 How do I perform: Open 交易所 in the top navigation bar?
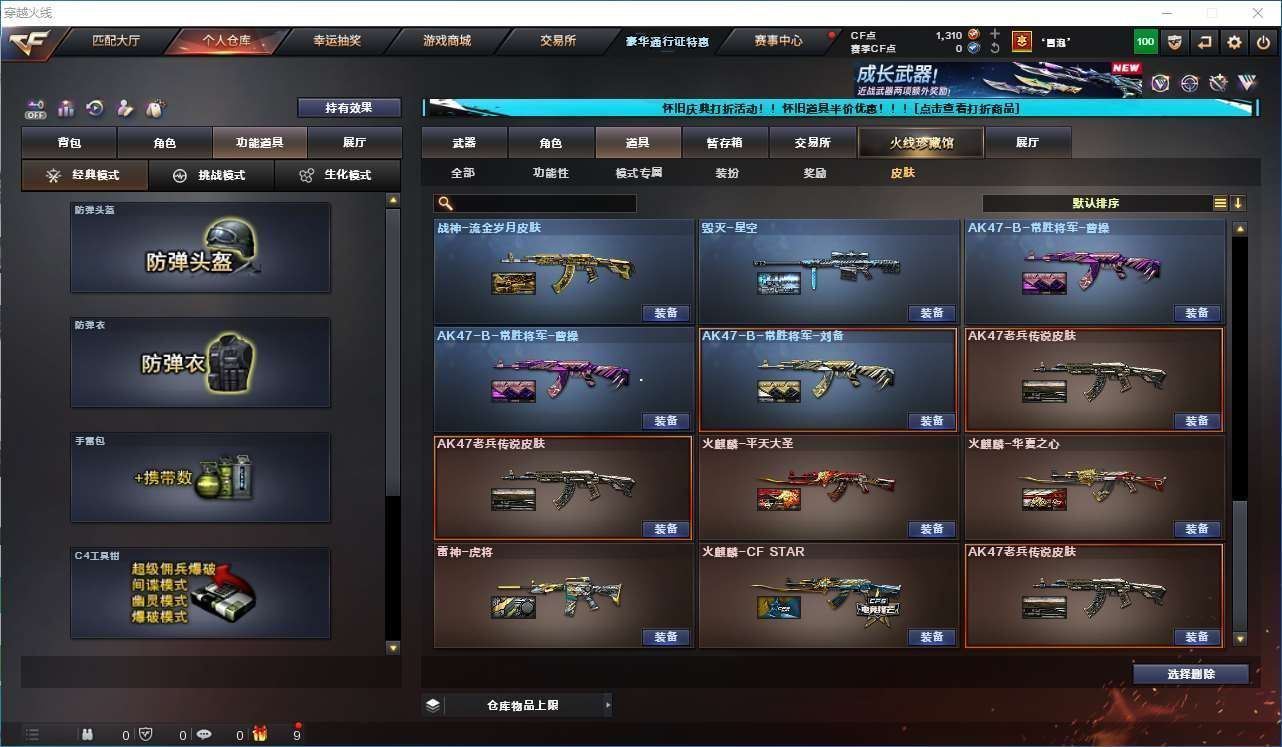coord(558,41)
